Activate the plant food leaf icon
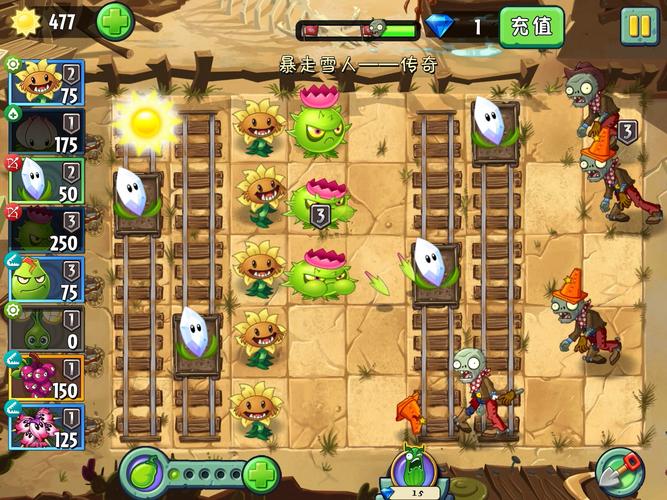This screenshot has width=667, height=500. click(143, 471)
